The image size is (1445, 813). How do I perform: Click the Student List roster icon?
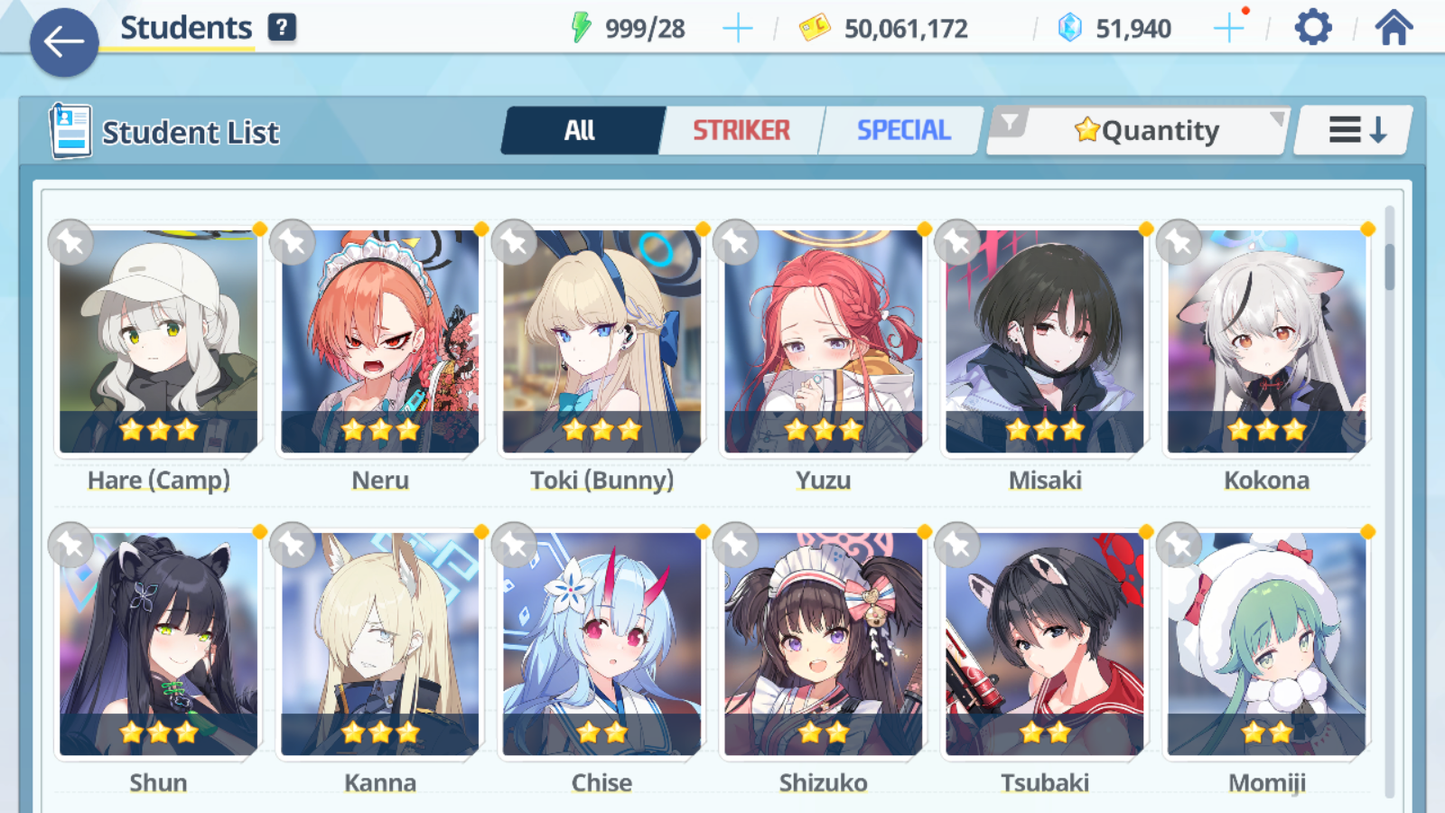coord(70,130)
